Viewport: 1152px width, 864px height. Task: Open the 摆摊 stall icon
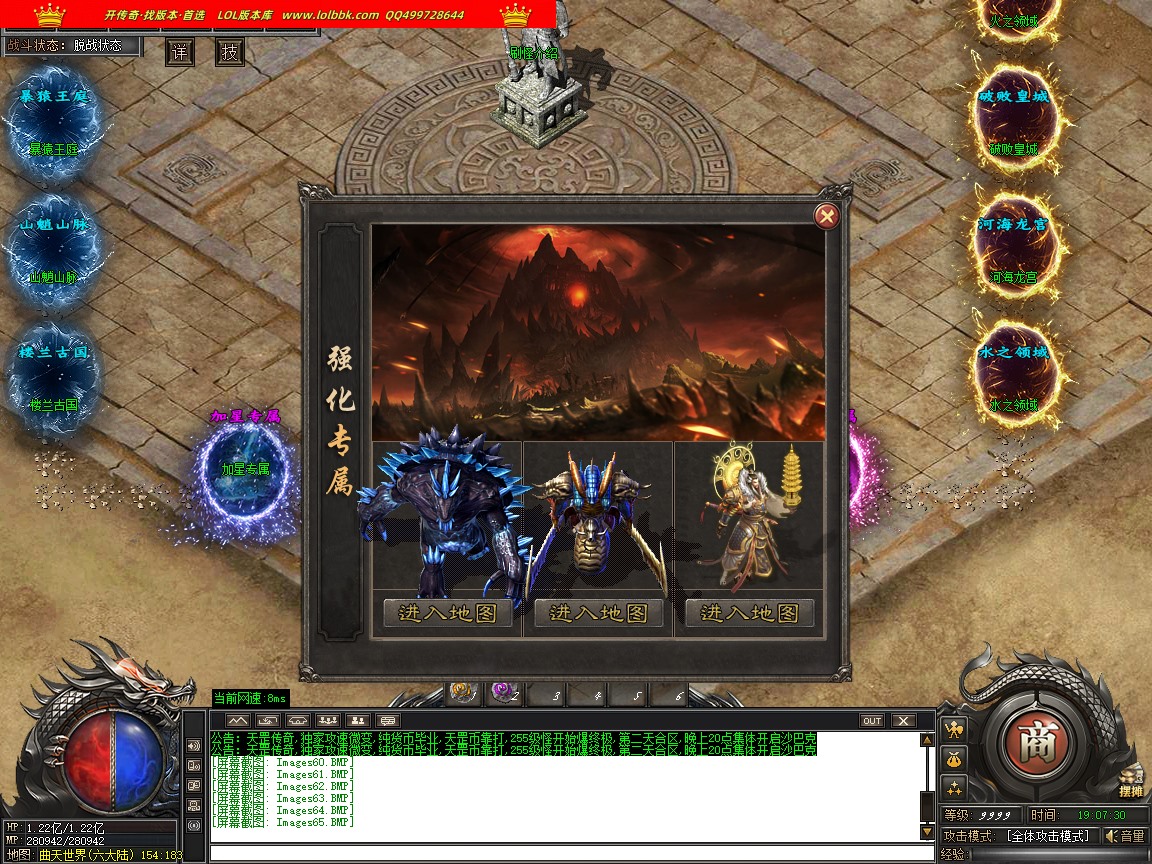(x=1131, y=781)
